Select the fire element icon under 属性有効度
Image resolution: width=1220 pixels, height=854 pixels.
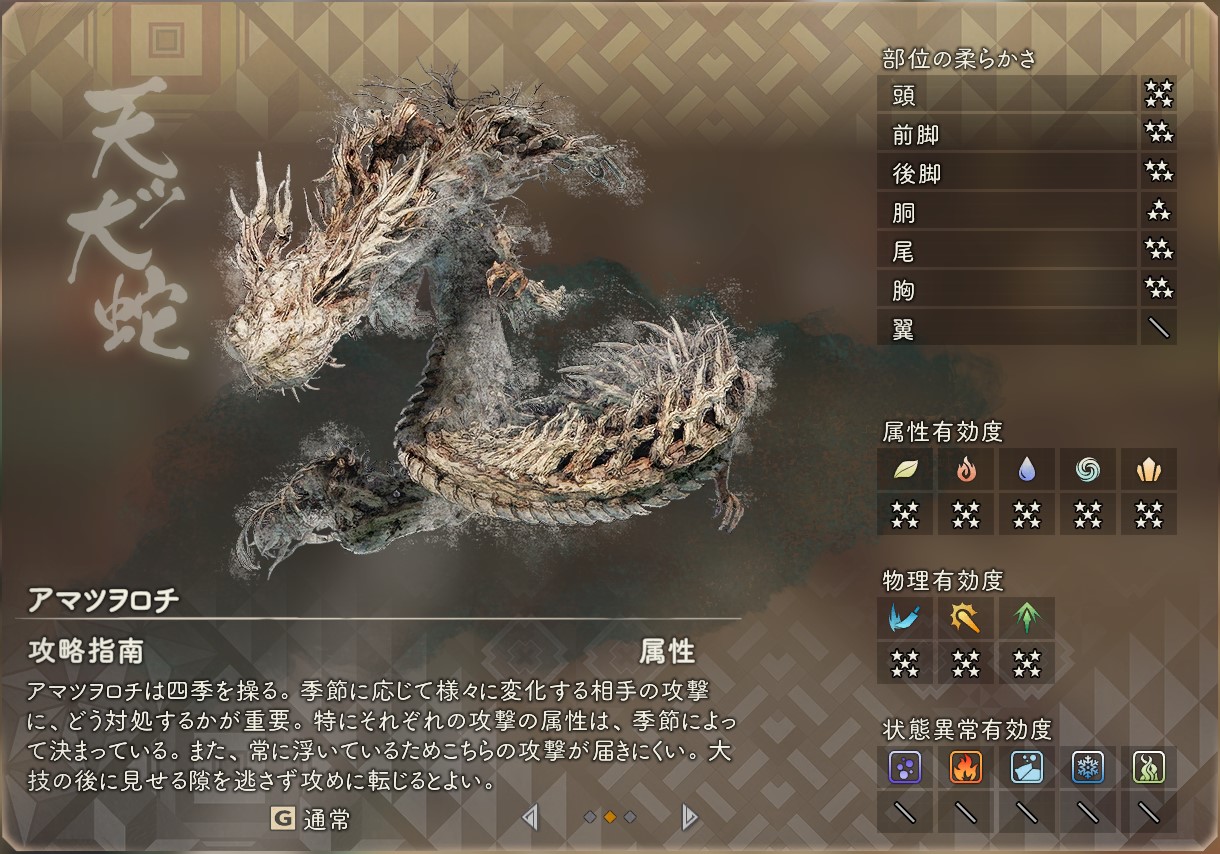pos(966,468)
